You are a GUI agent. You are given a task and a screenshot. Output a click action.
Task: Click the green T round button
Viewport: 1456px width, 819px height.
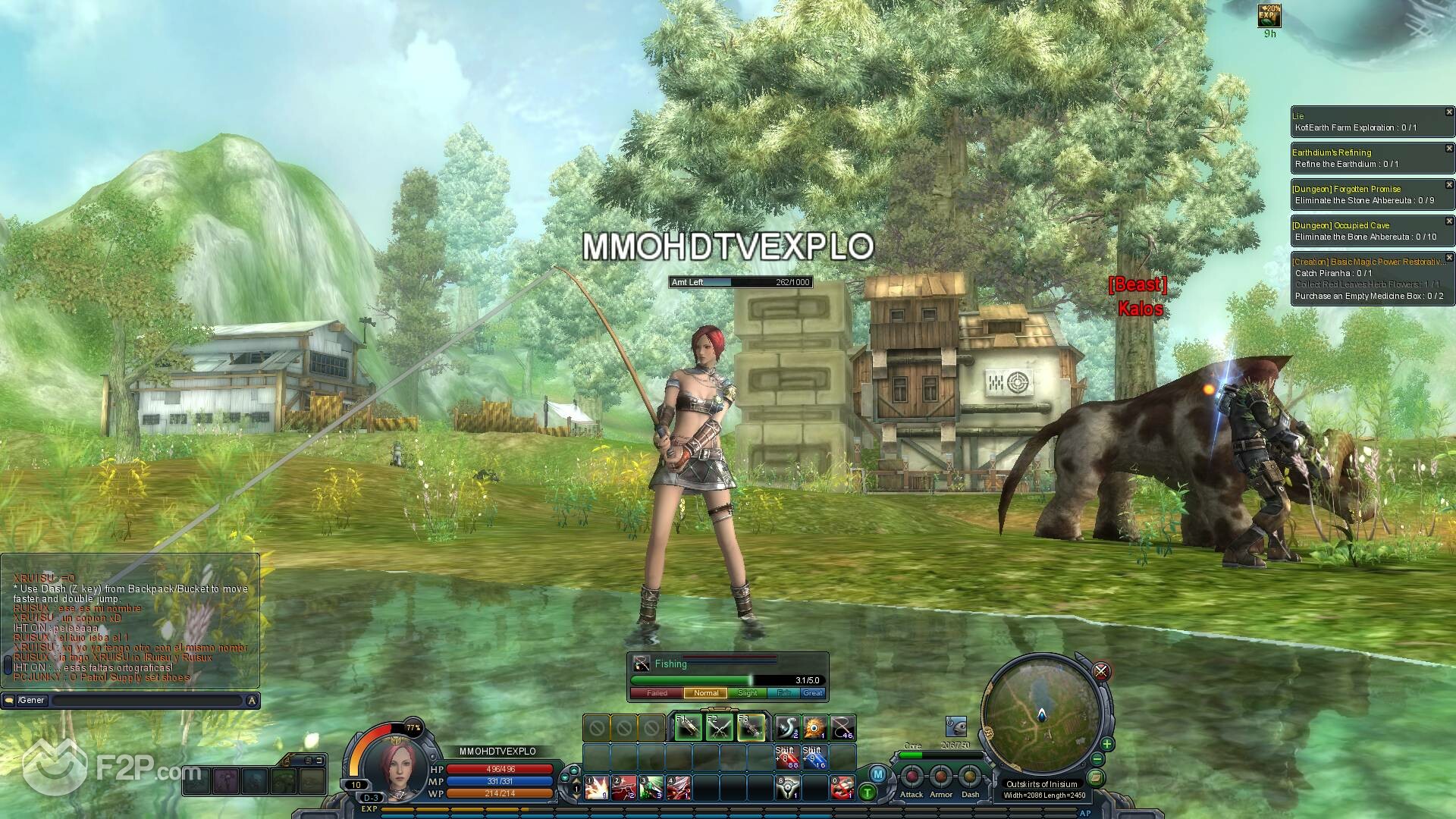tap(868, 793)
